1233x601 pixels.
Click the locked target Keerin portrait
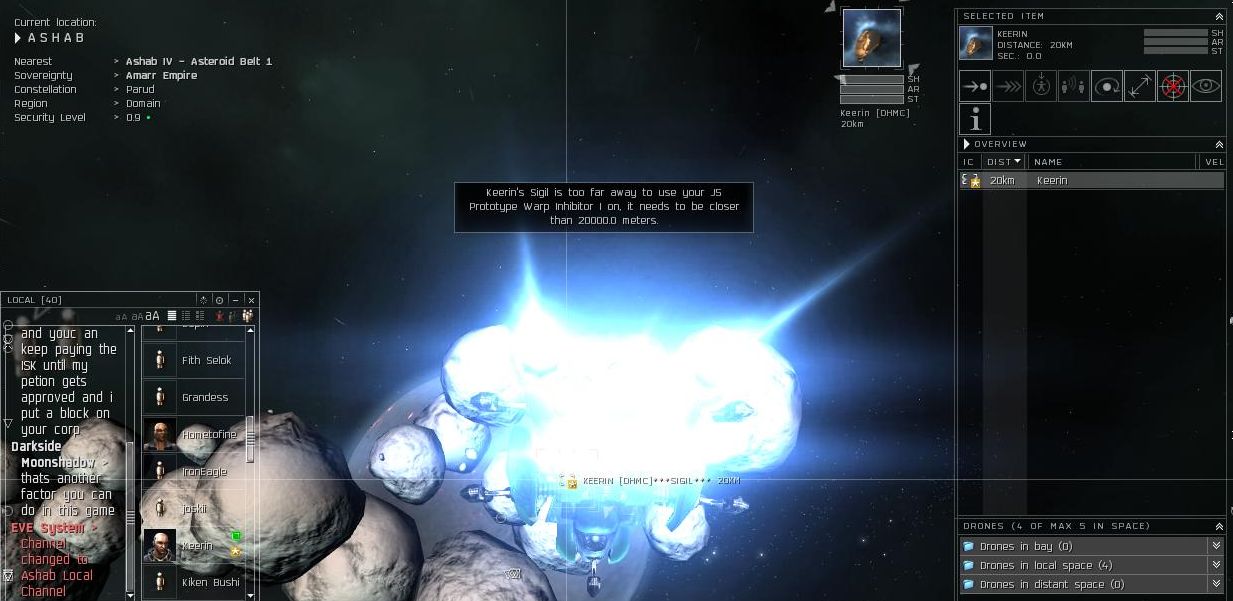click(x=871, y=39)
